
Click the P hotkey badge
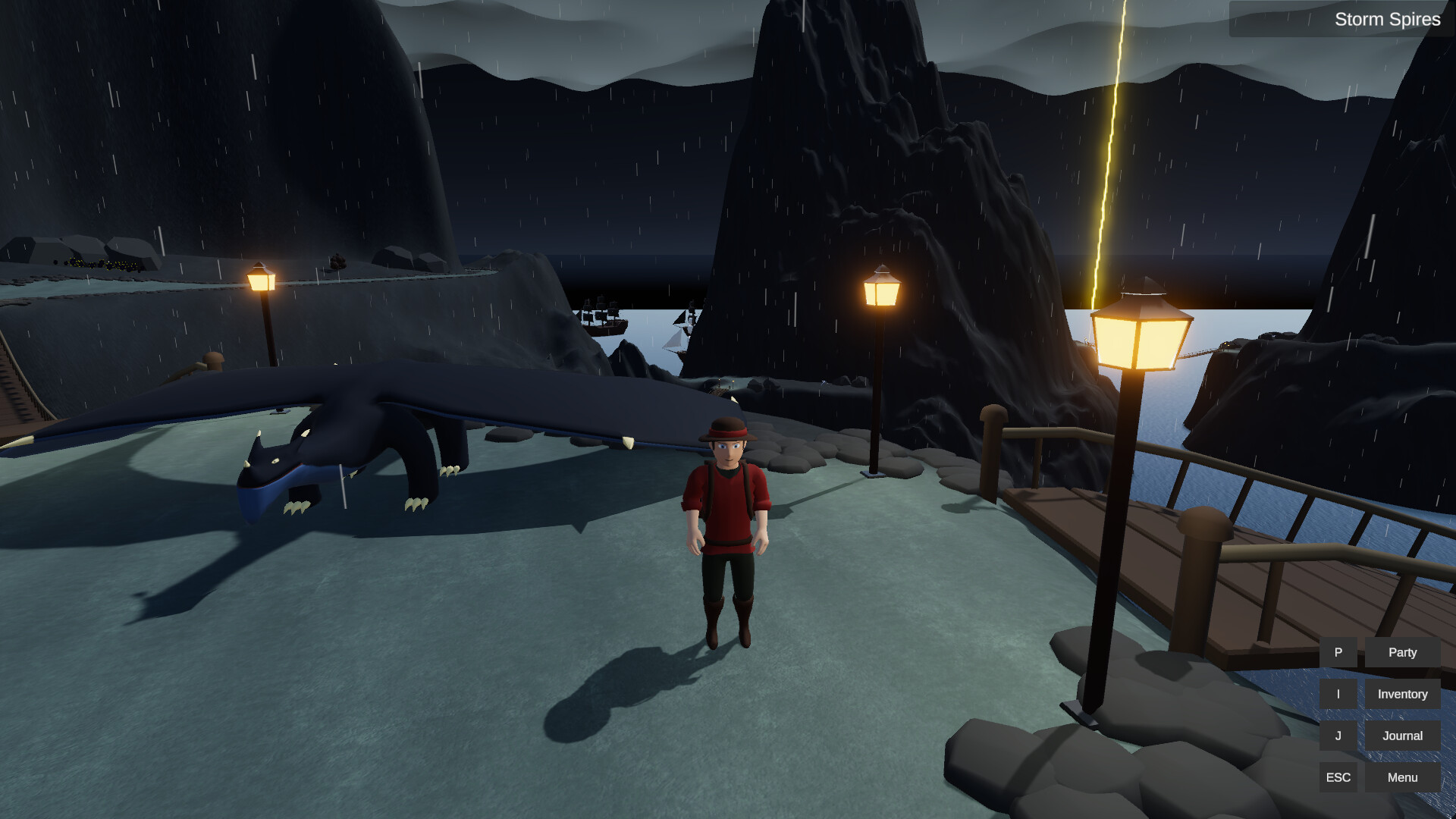coord(1338,651)
